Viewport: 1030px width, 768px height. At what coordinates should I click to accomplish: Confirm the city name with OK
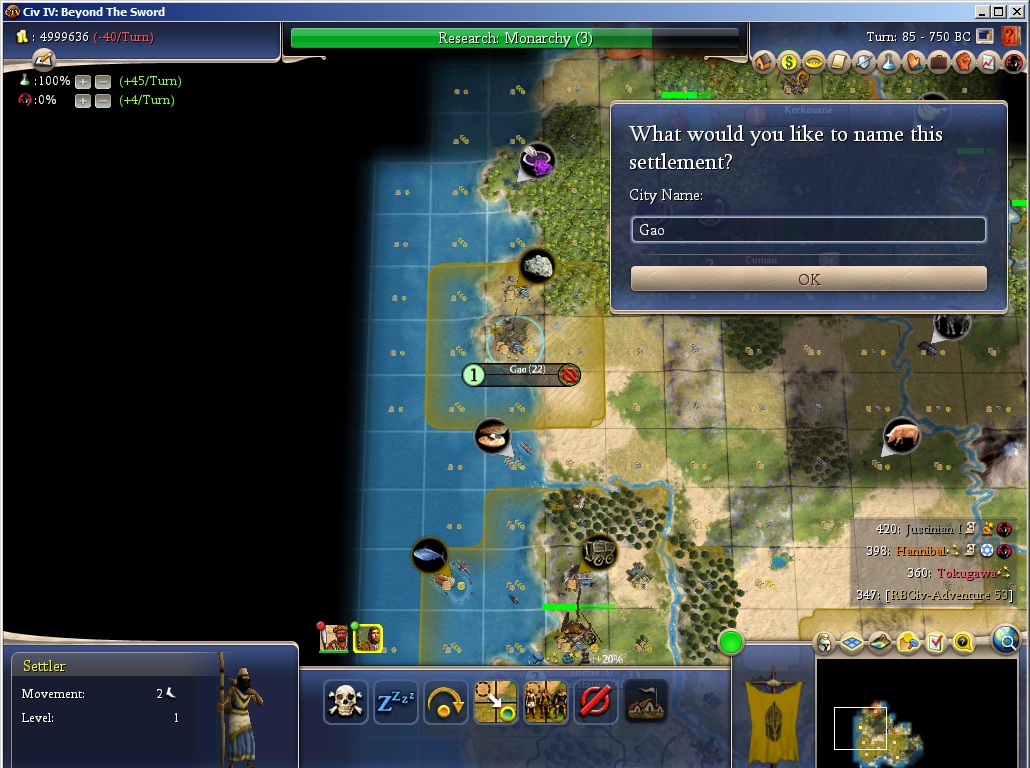click(x=808, y=279)
